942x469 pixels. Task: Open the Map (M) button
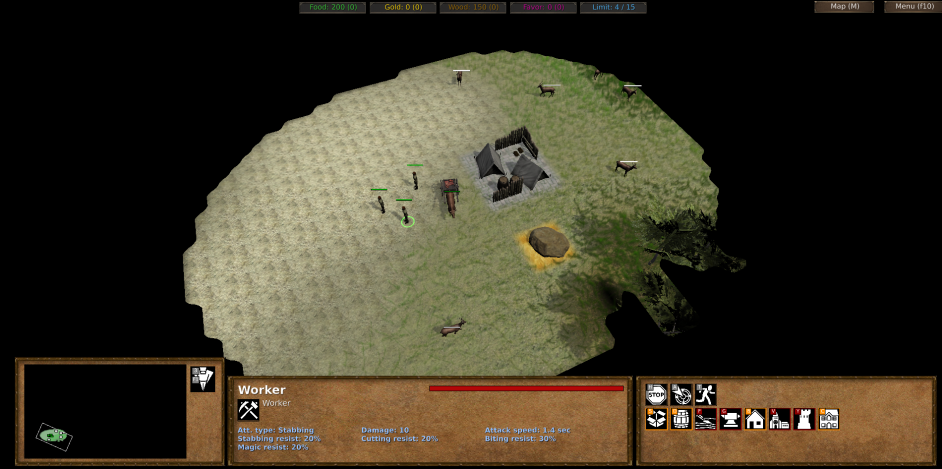coord(844,7)
